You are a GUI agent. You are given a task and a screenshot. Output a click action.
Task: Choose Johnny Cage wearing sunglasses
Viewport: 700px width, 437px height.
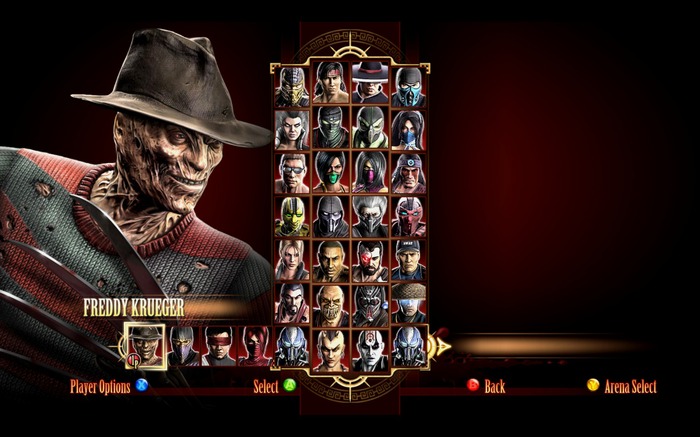point(293,172)
